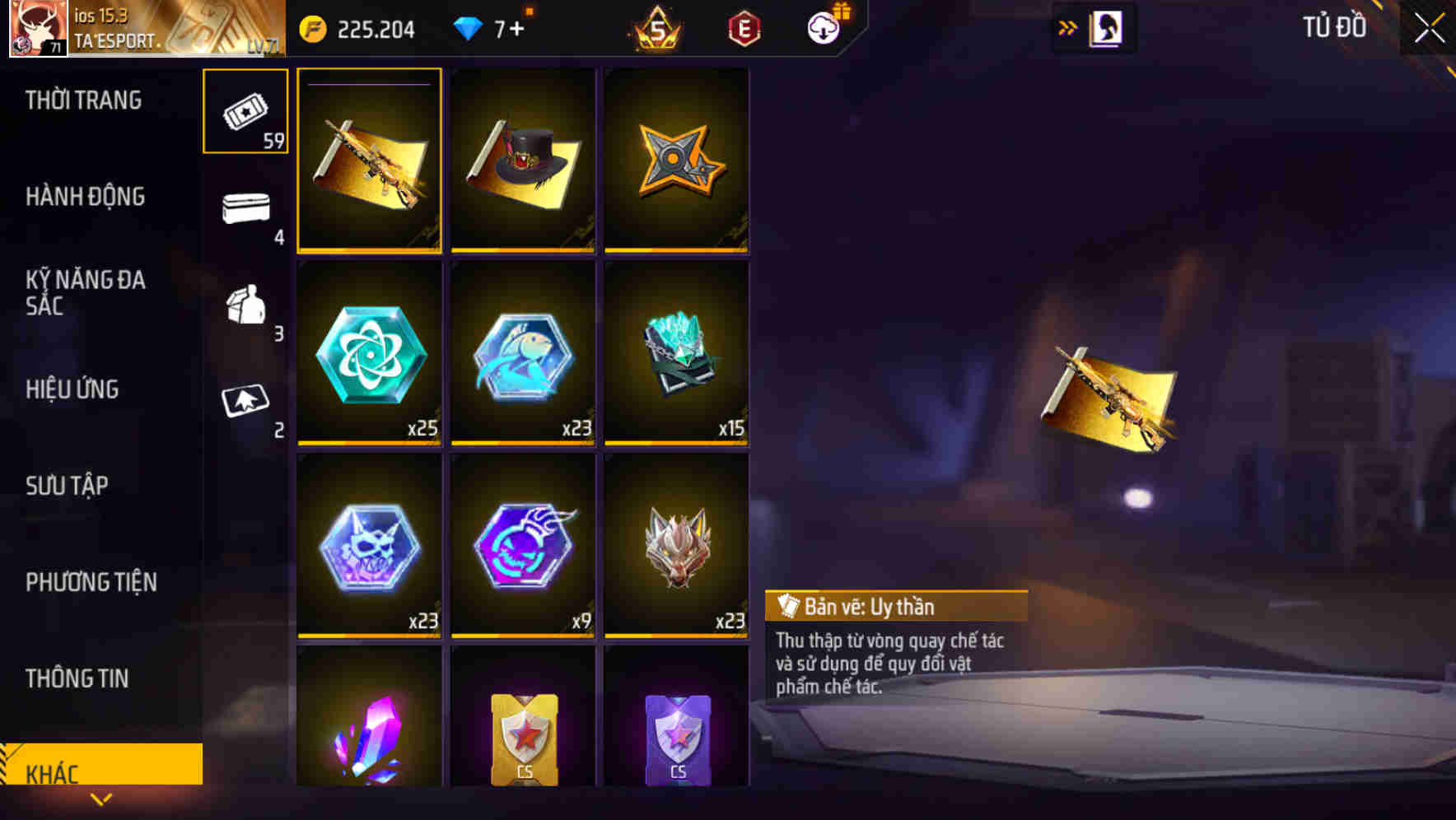Select the black top hat blueprint thumbnail
The image size is (1456, 820).
(522, 161)
